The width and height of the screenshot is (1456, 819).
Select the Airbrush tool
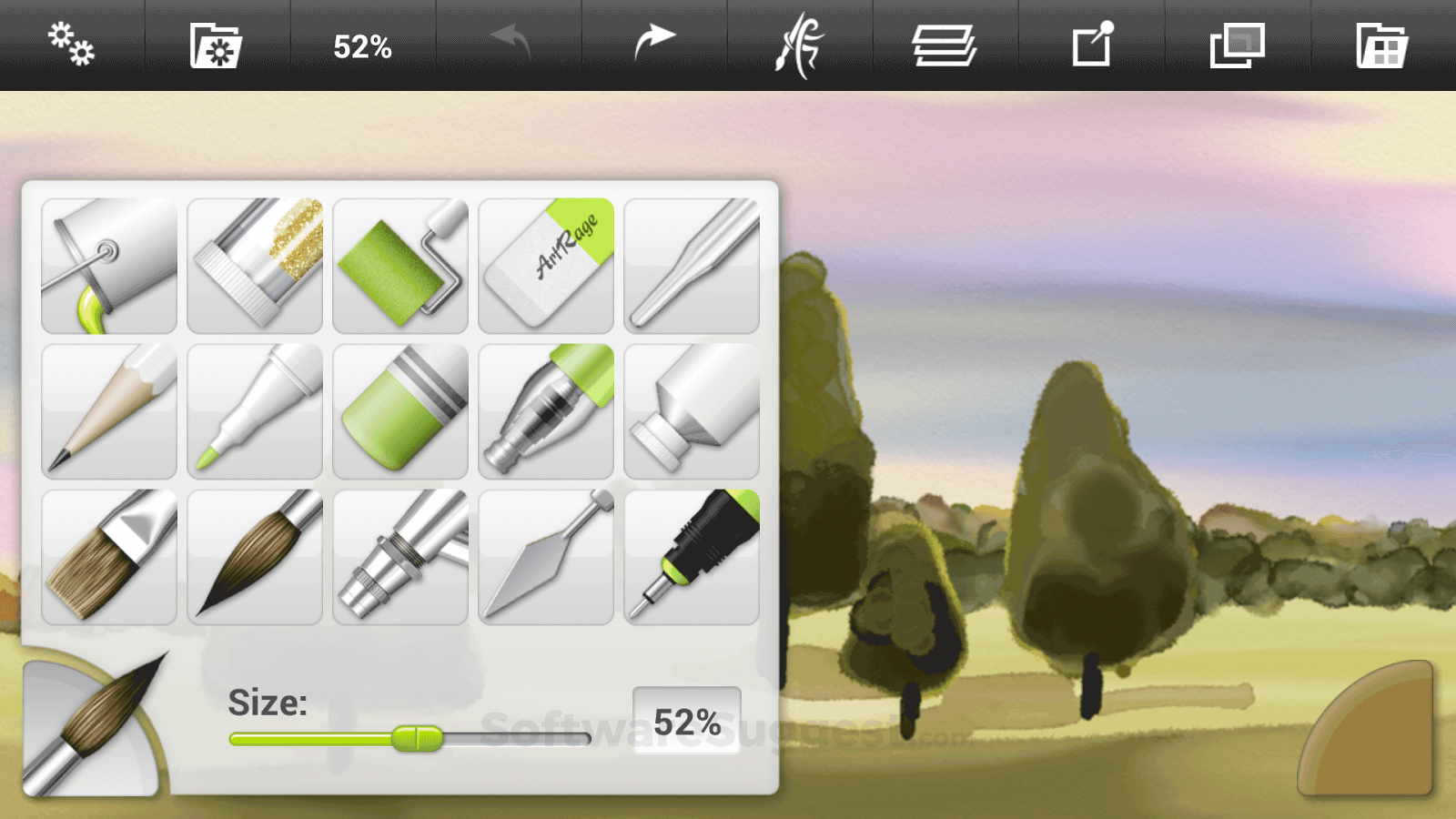pyautogui.click(x=400, y=555)
